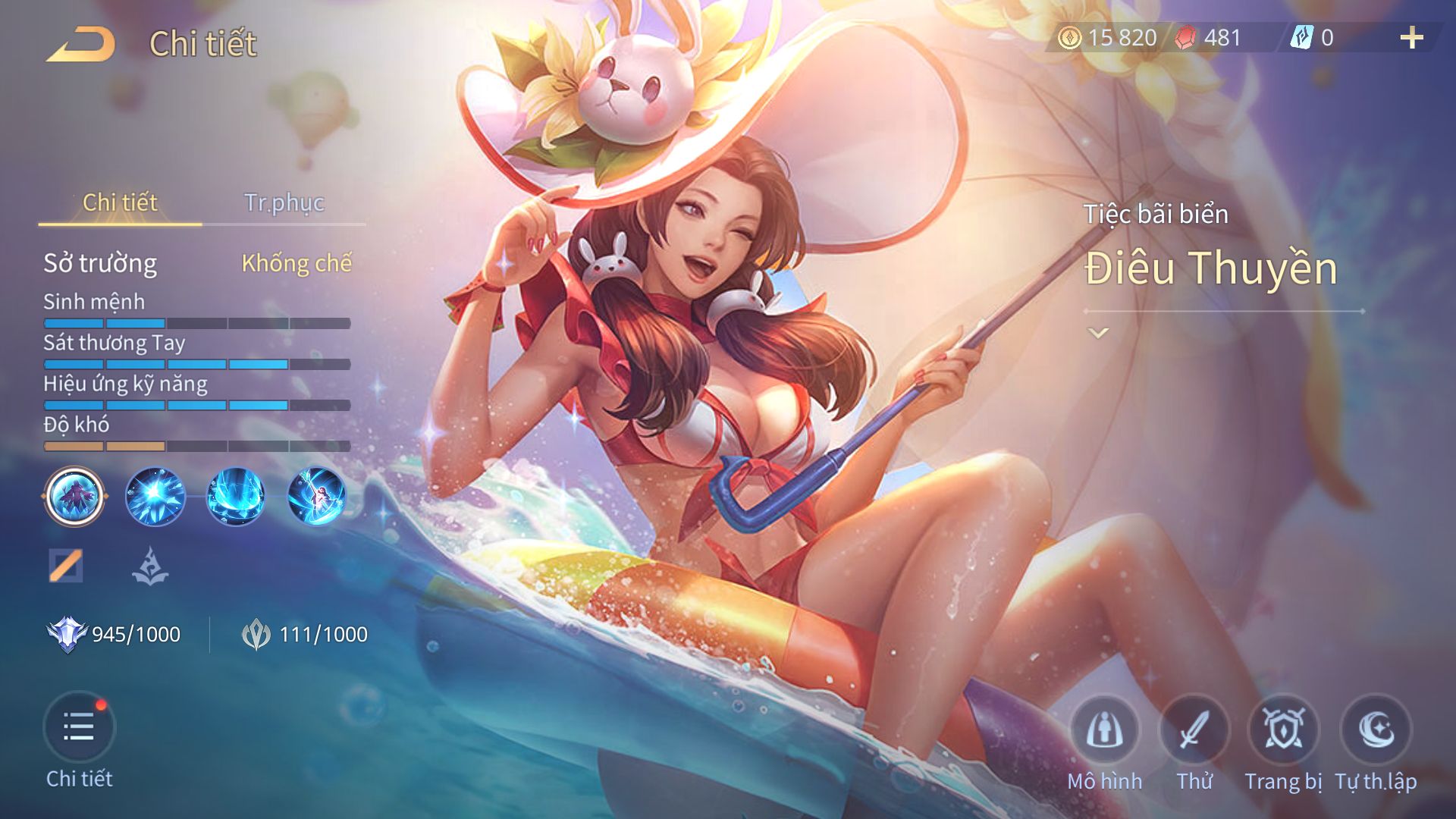1456x819 pixels.
Task: Select the blue swirling vortex skill icon
Action: pyautogui.click(x=236, y=497)
